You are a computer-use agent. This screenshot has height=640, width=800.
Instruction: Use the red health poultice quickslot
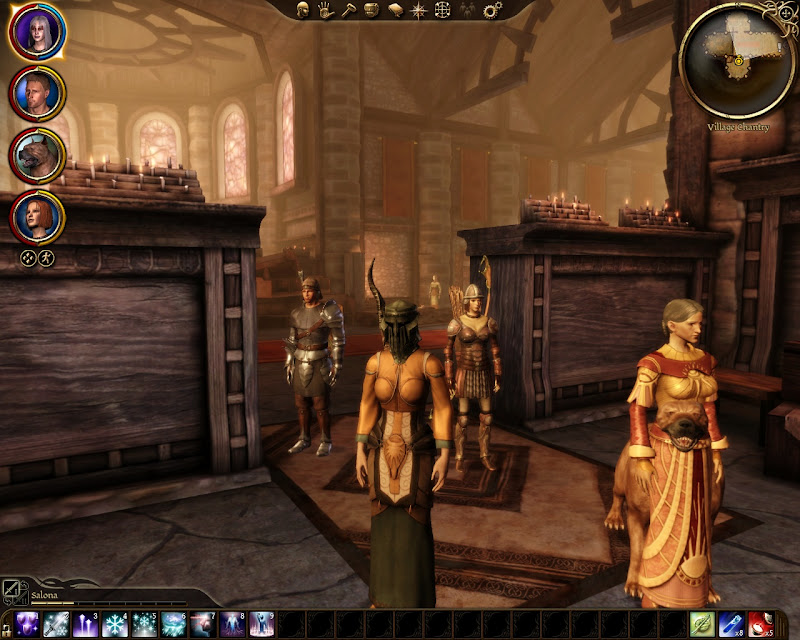762,626
